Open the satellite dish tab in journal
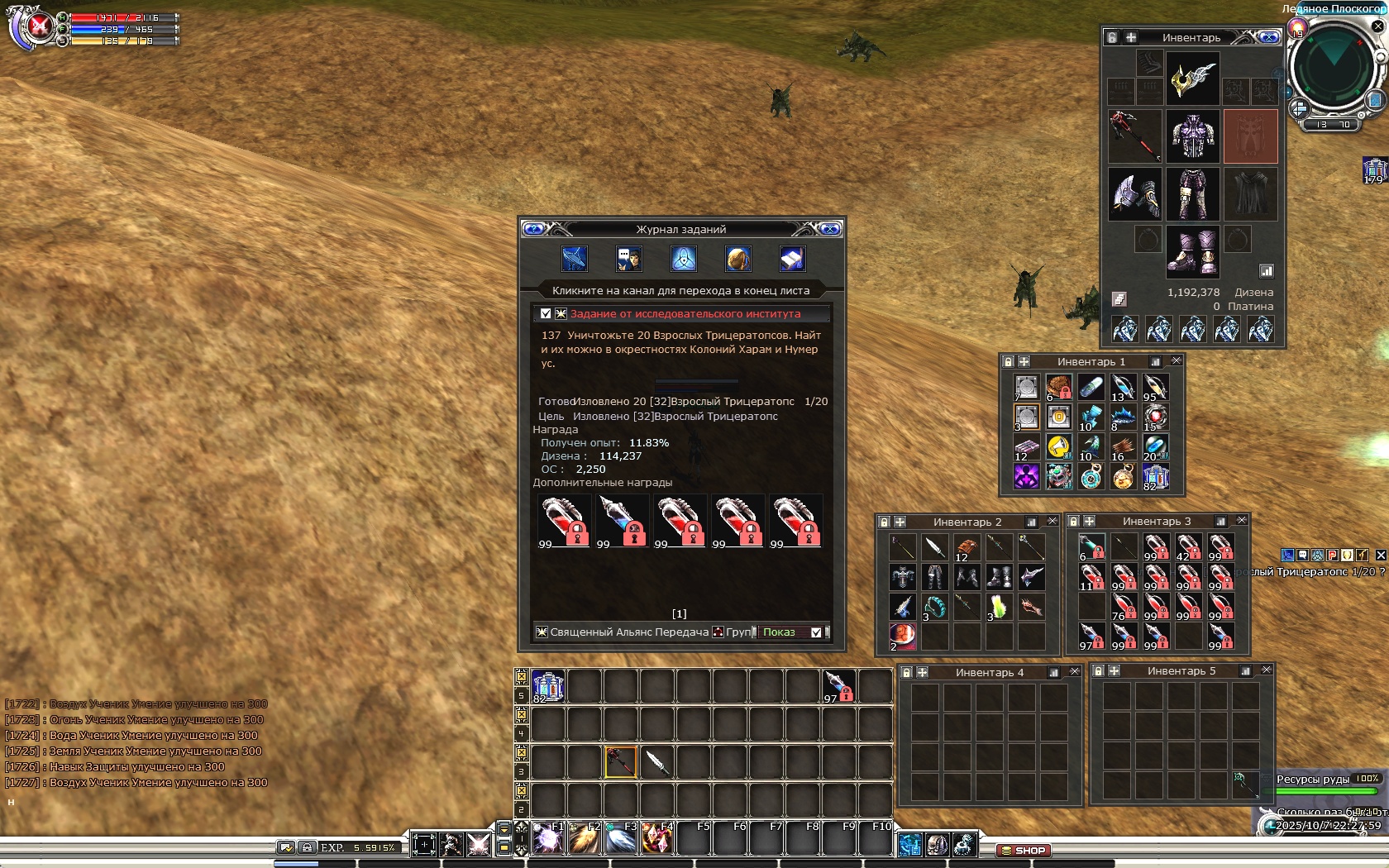Viewport: 1389px width, 868px height. click(574, 260)
